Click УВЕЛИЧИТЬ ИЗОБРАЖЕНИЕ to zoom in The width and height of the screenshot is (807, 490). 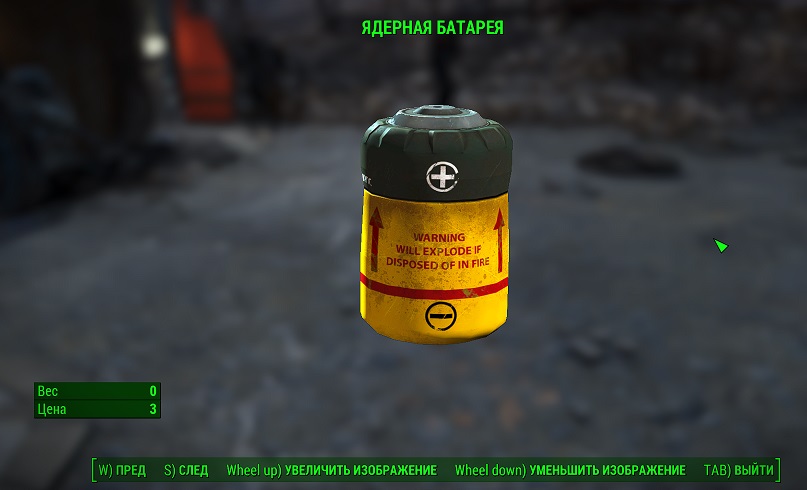tap(332, 470)
